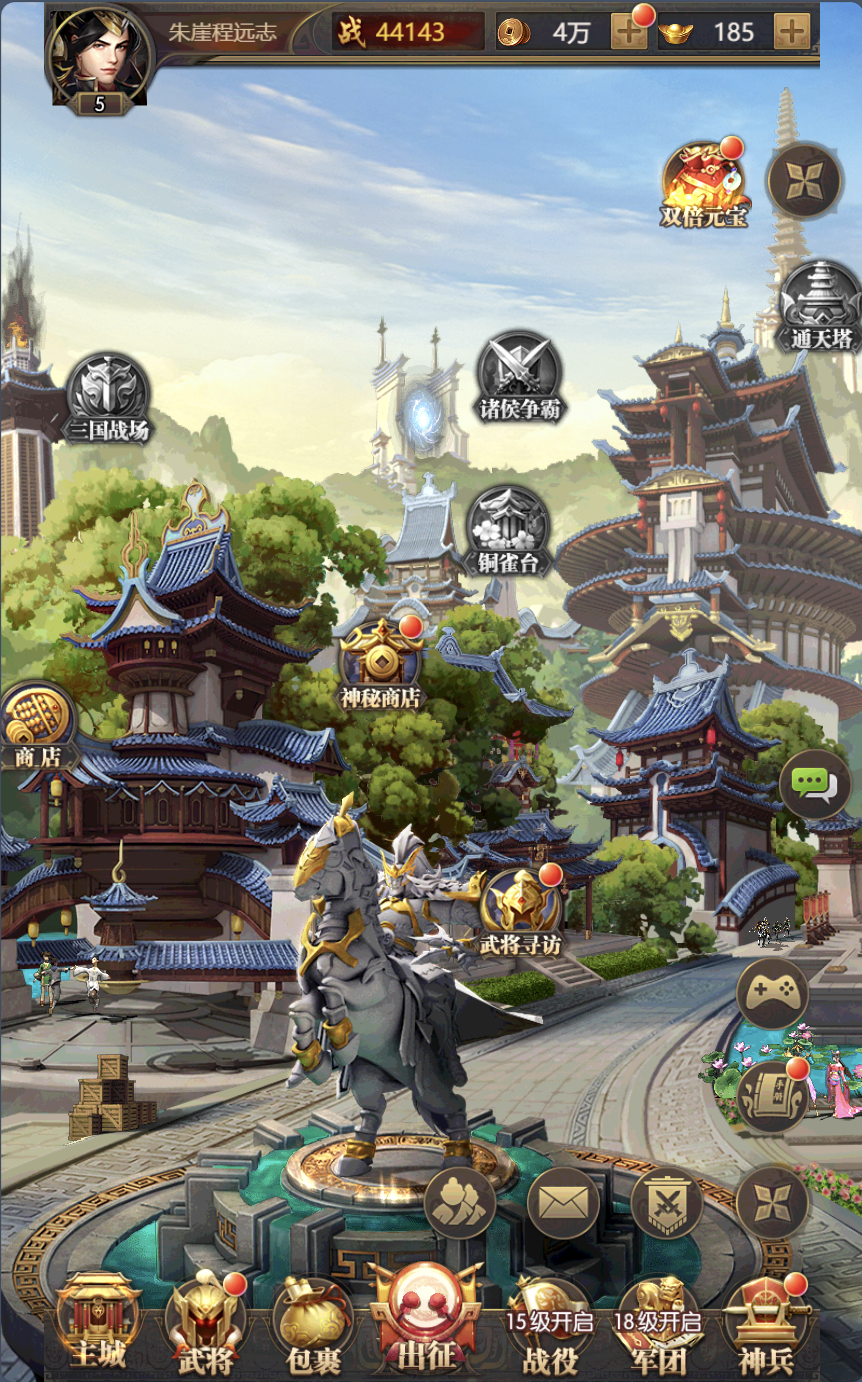Viewport: 862px width, 1382px height.
Task: Open the 双倍元宝 event
Action: (x=703, y=182)
